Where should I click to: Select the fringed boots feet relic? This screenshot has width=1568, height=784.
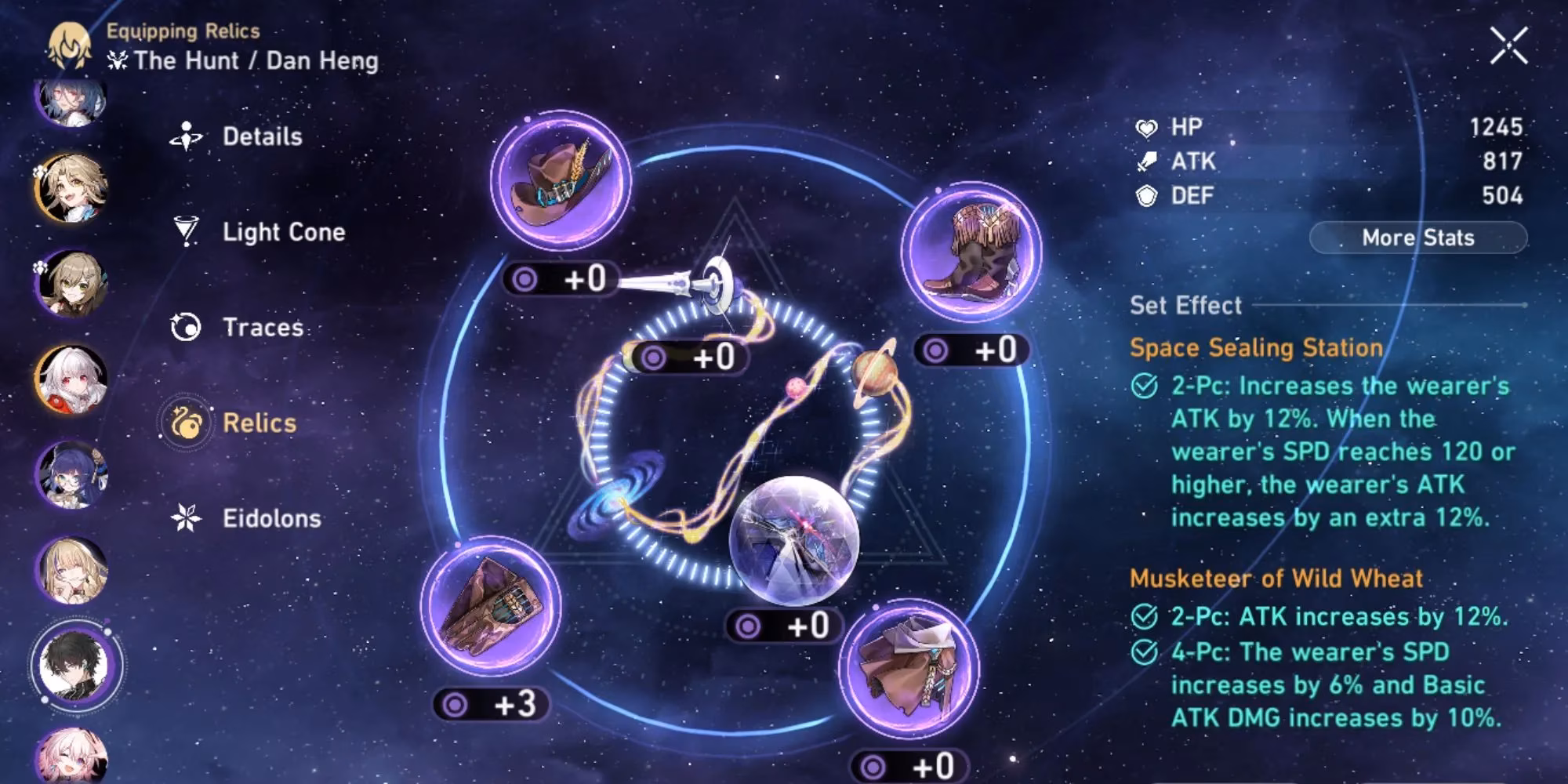click(971, 251)
